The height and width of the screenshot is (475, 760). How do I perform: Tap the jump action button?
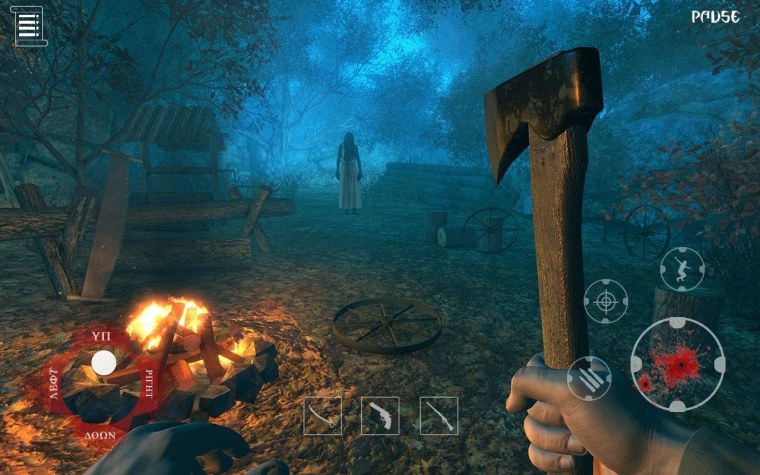[682, 268]
